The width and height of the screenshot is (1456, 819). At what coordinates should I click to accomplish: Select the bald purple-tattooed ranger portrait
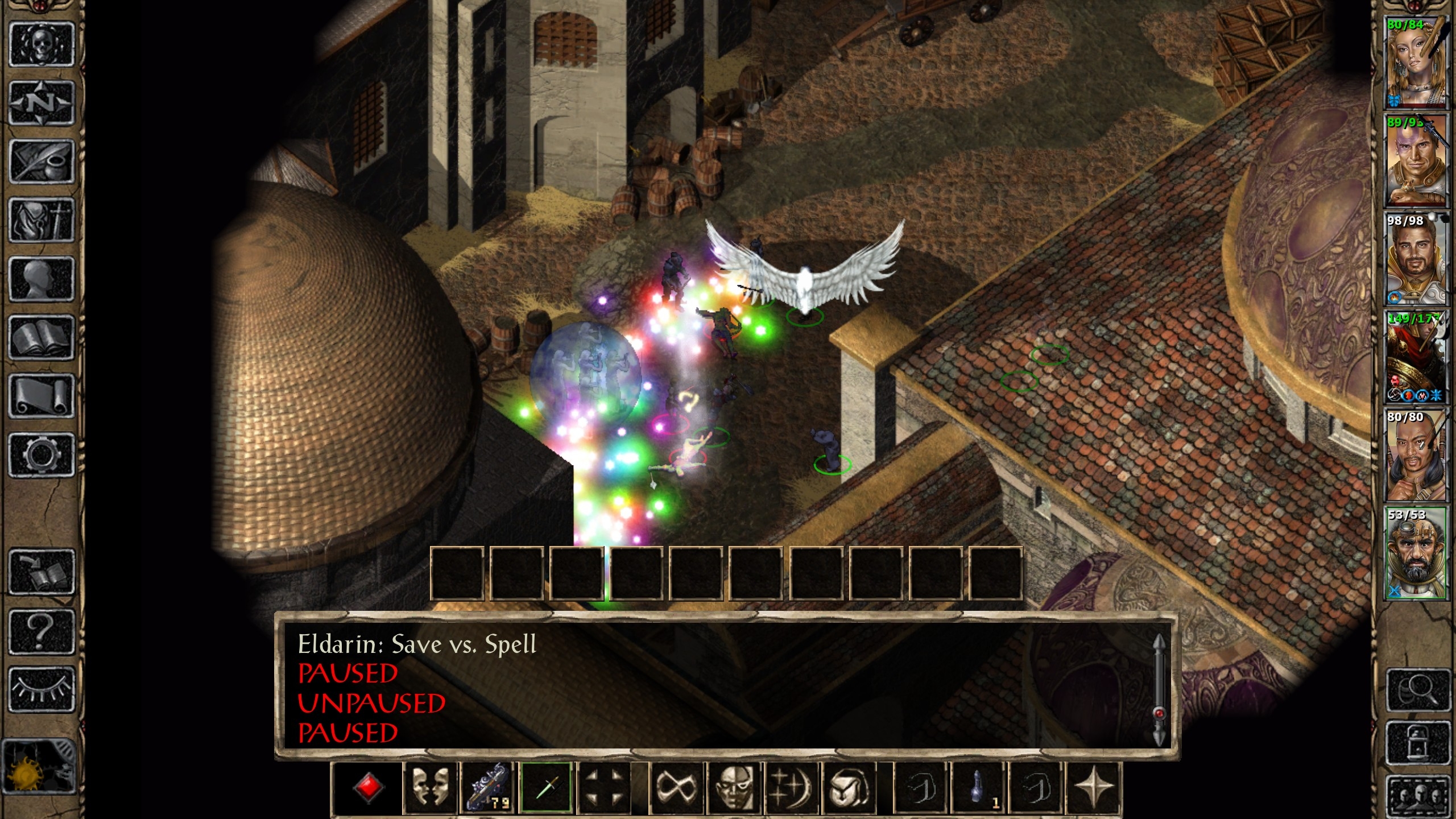[1414, 160]
